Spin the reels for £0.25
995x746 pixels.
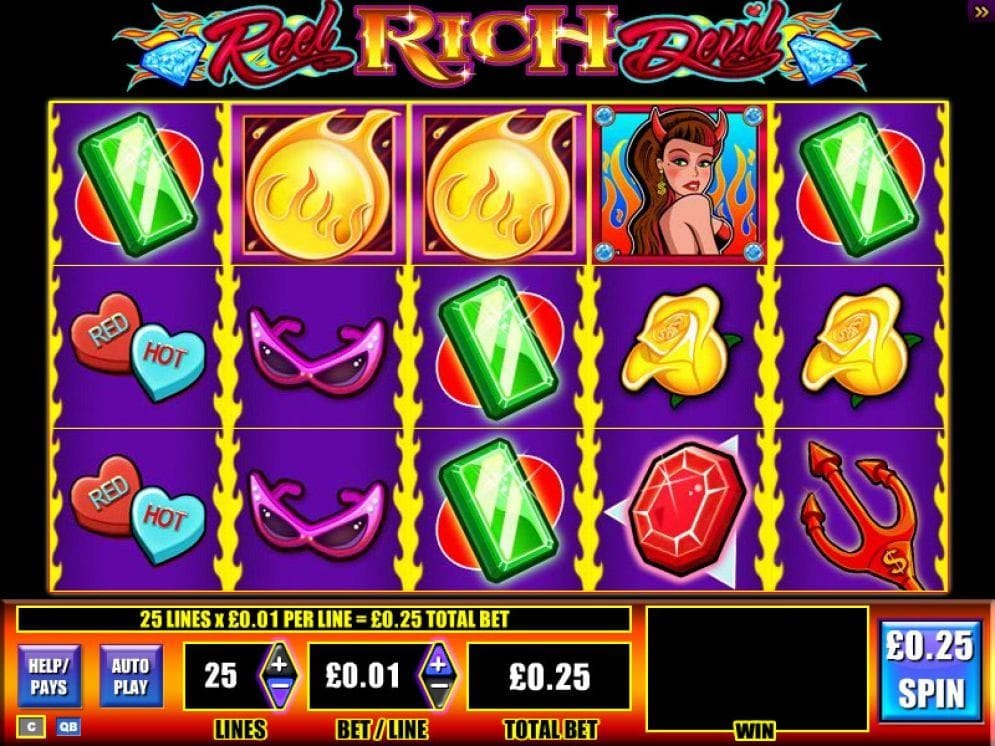point(930,670)
